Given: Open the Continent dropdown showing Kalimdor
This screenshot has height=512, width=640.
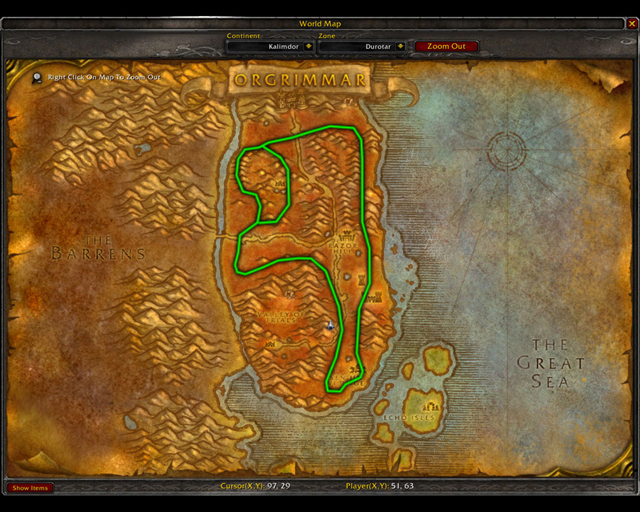Looking at the screenshot, I should pyautogui.click(x=307, y=46).
